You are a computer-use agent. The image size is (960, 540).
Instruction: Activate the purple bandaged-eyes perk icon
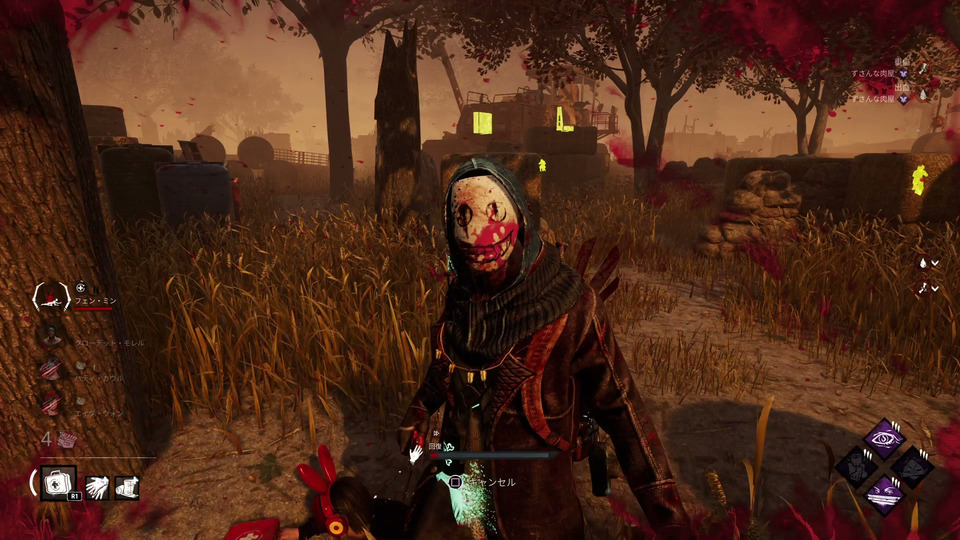[x=884, y=492]
